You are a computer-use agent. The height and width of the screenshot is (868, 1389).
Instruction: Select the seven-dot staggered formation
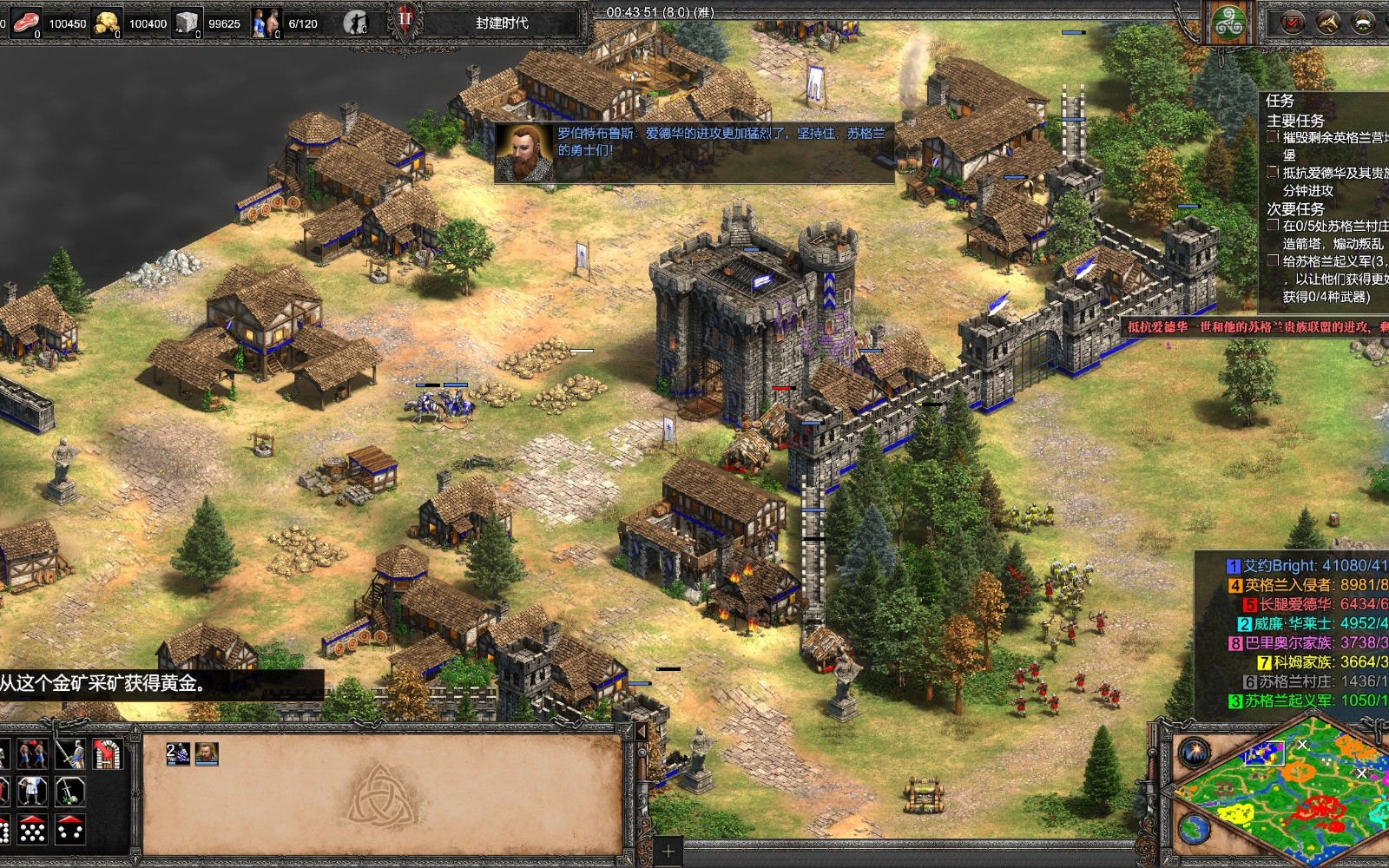click(32, 829)
